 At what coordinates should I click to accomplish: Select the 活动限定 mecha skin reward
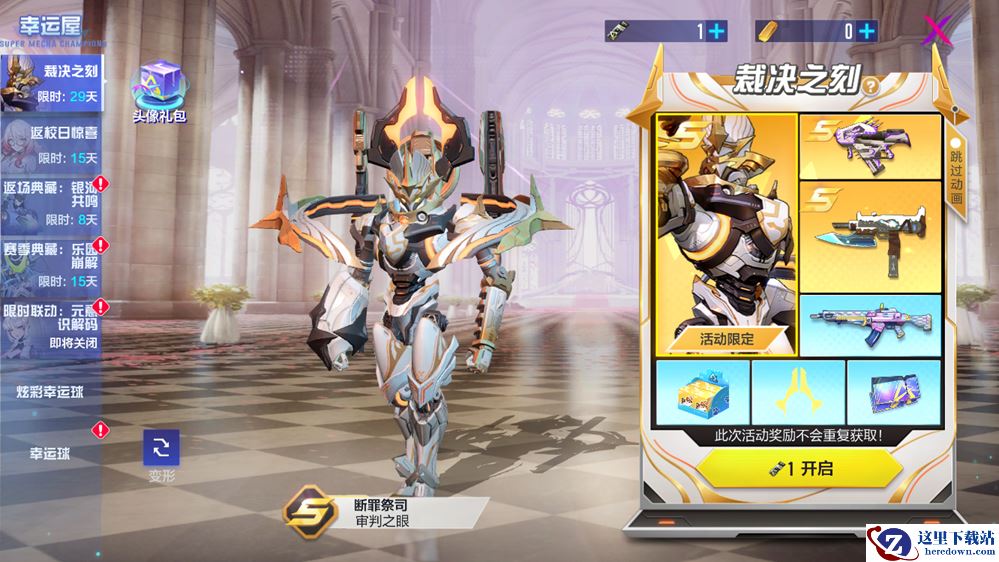(x=726, y=234)
